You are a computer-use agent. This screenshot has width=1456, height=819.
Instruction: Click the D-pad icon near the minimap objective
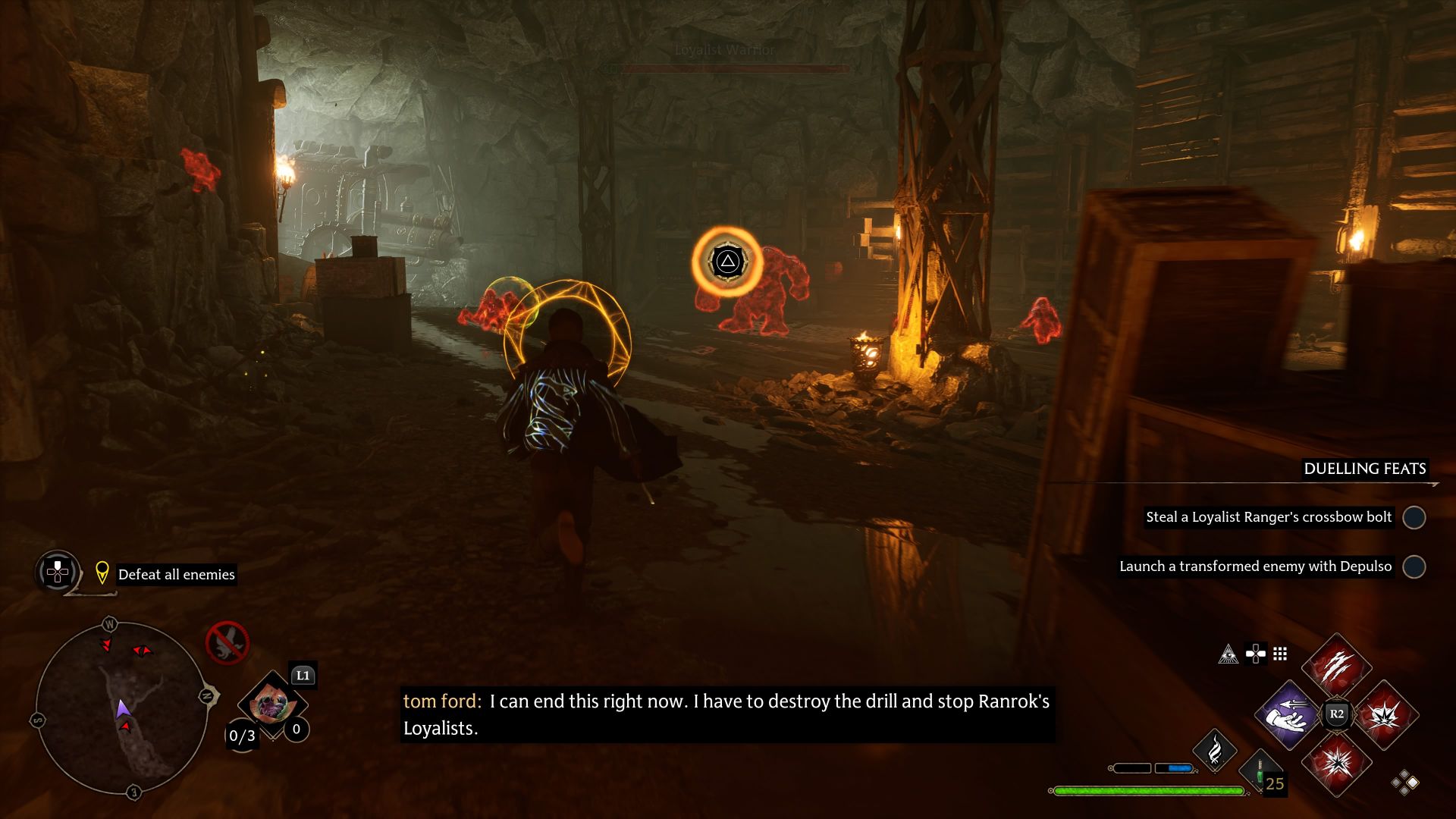[x=56, y=572]
